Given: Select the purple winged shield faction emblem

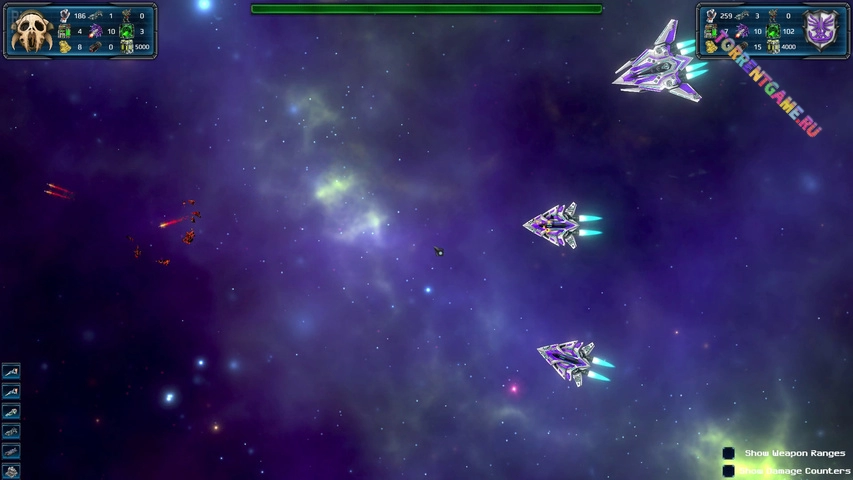Looking at the screenshot, I should coord(821,31).
